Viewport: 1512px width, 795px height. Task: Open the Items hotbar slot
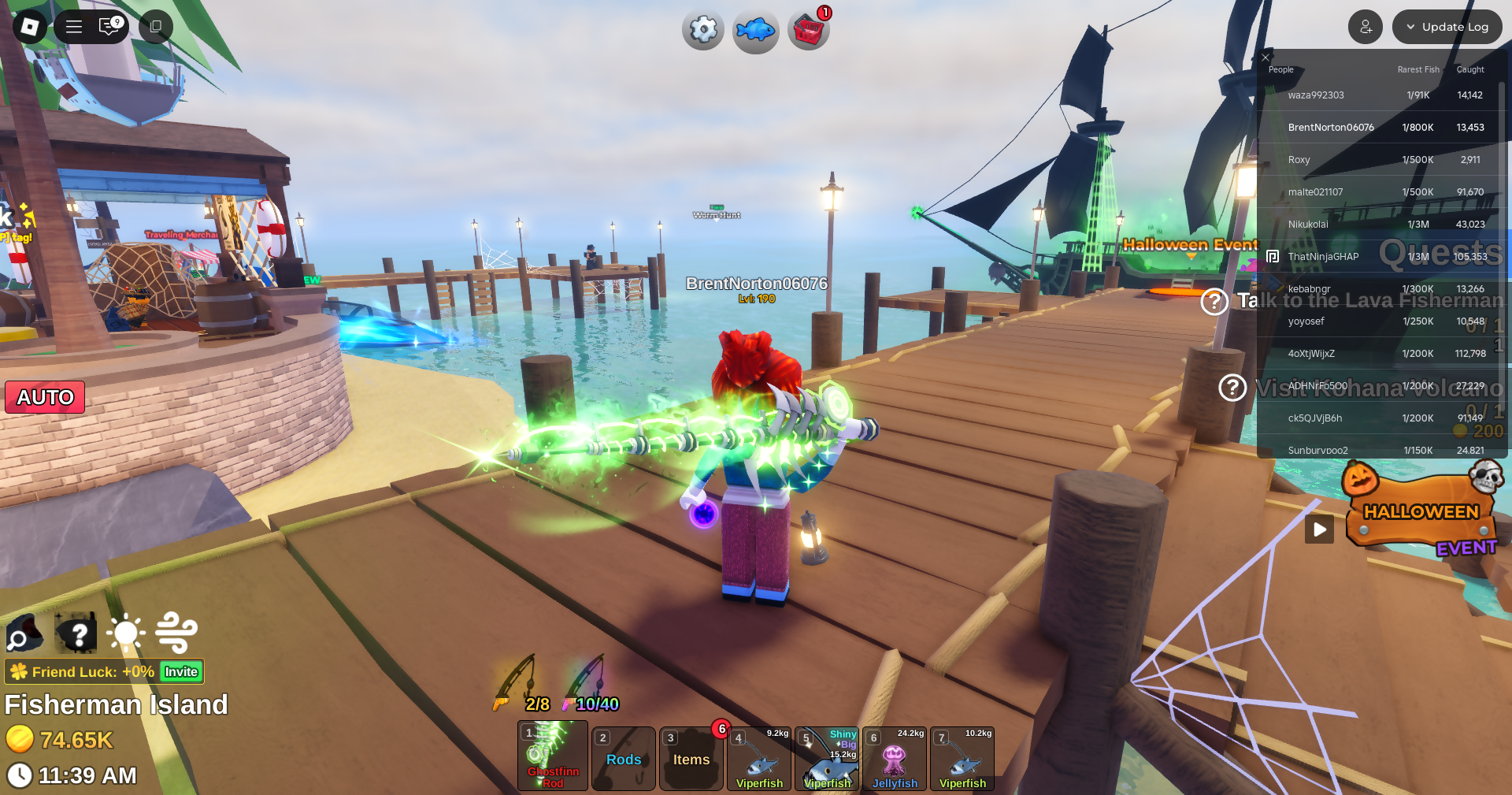pos(691,759)
